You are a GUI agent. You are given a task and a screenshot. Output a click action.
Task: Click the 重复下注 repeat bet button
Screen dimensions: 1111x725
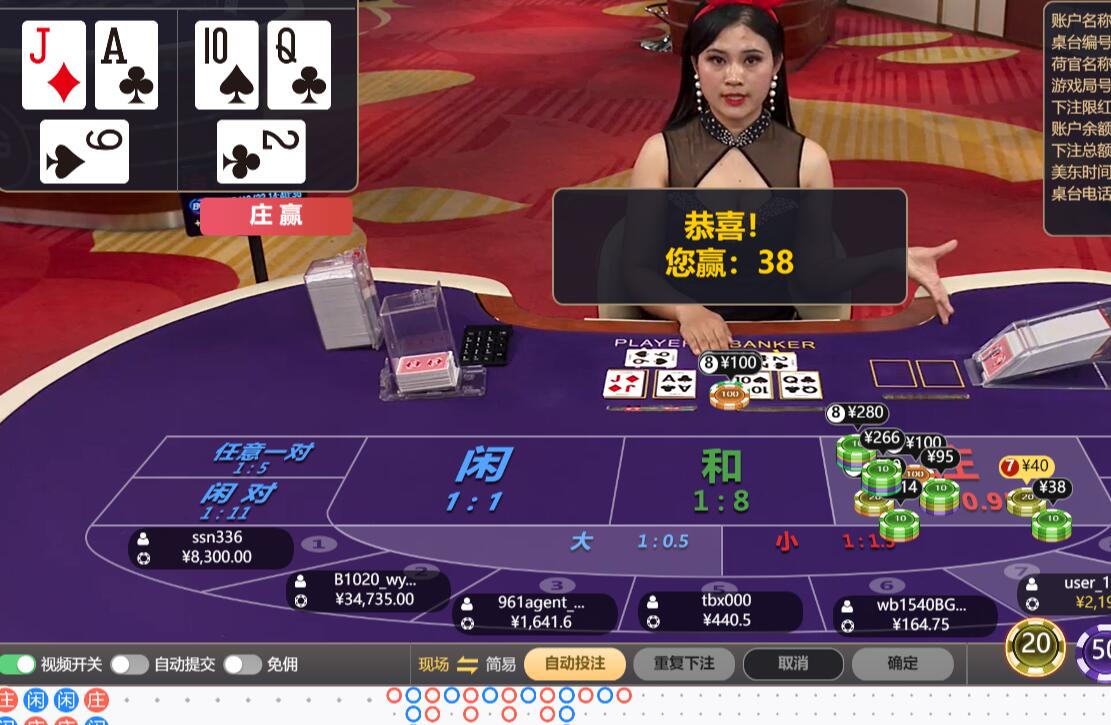684,663
